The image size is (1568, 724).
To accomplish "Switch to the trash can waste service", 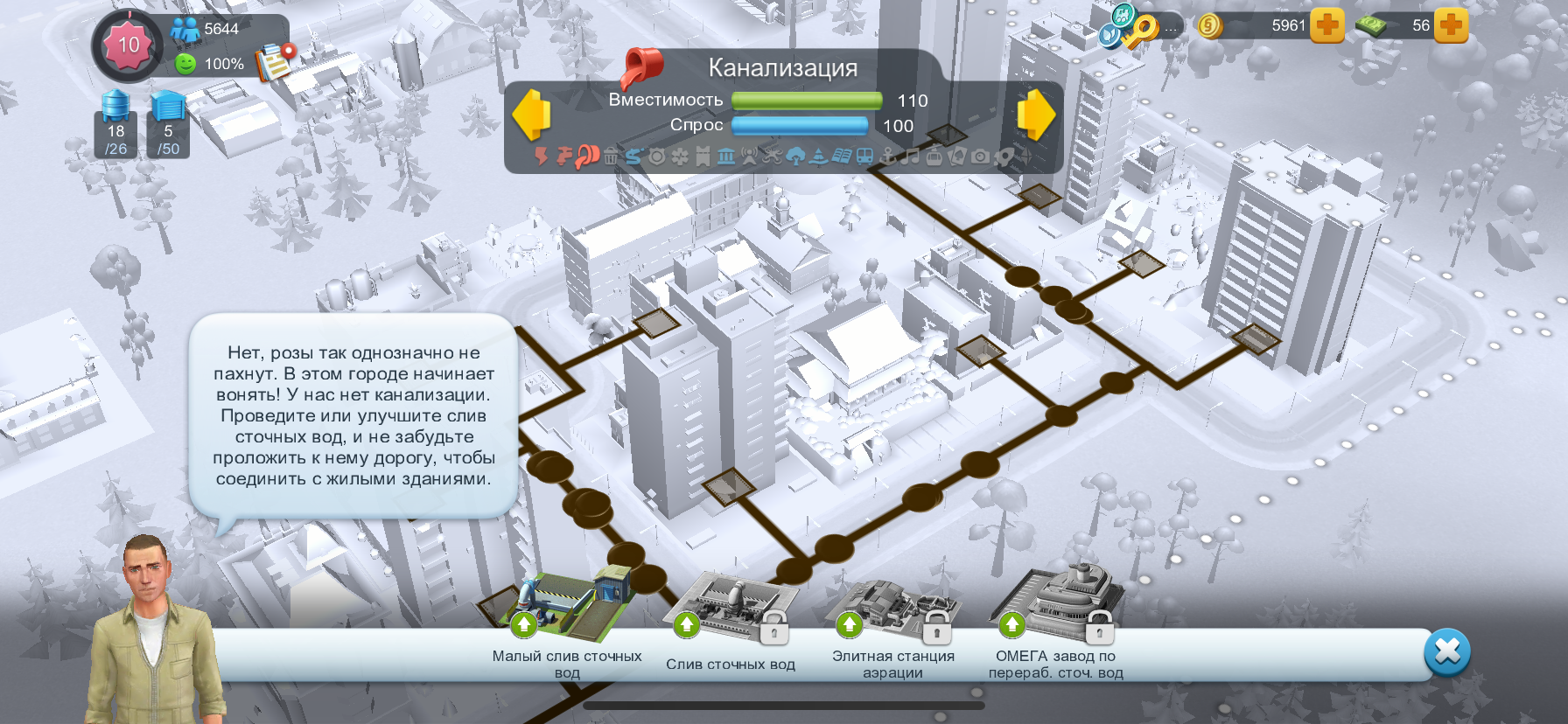I will pos(610,157).
